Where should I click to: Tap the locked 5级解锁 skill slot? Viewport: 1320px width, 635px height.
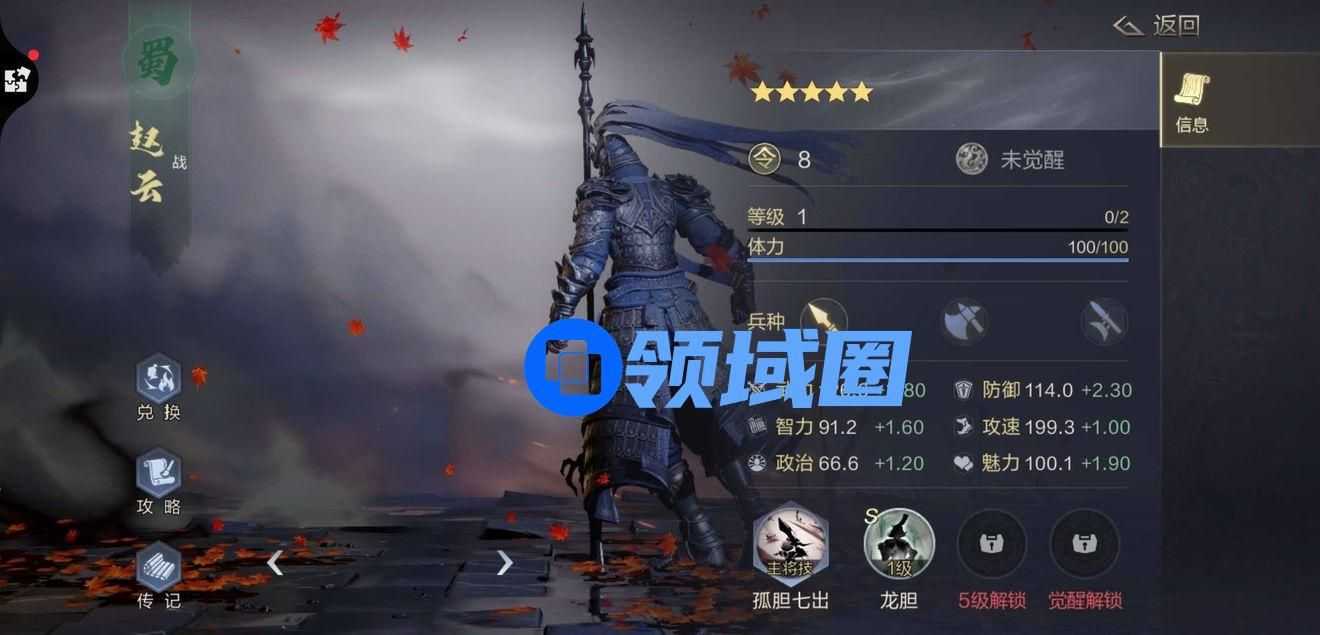[x=991, y=545]
